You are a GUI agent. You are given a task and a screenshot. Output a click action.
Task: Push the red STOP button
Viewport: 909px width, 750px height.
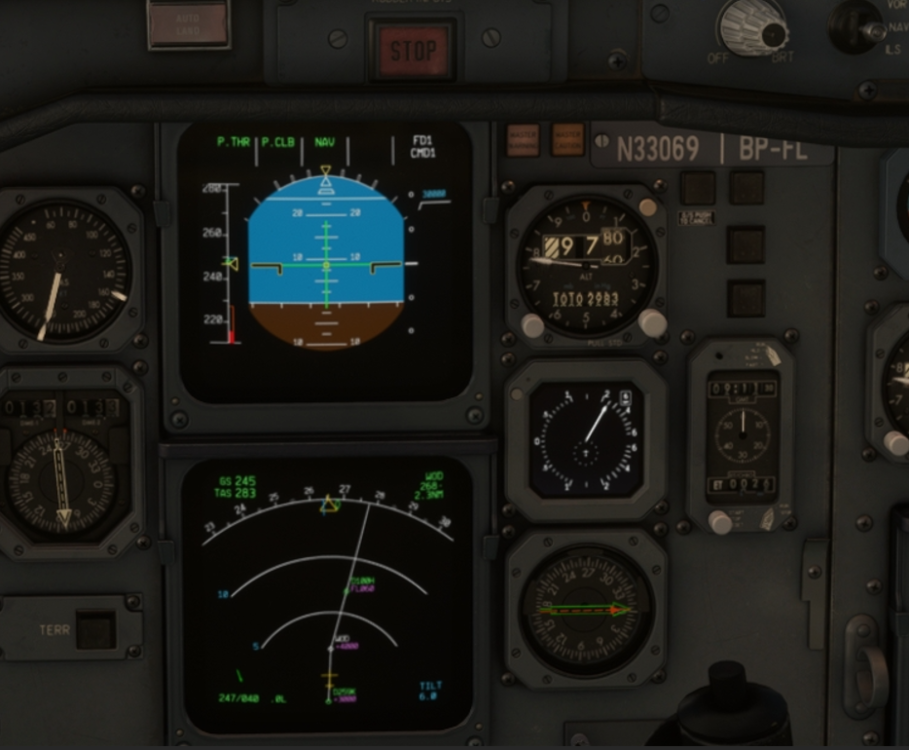tap(412, 50)
